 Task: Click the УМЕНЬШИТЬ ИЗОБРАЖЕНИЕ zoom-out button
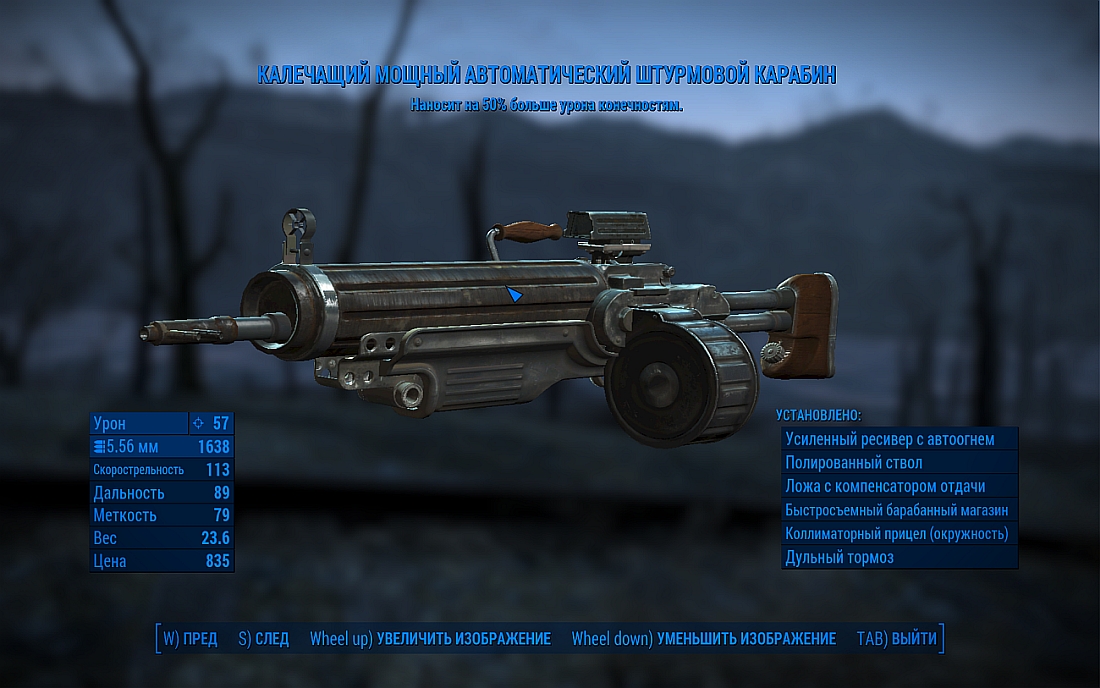704,639
